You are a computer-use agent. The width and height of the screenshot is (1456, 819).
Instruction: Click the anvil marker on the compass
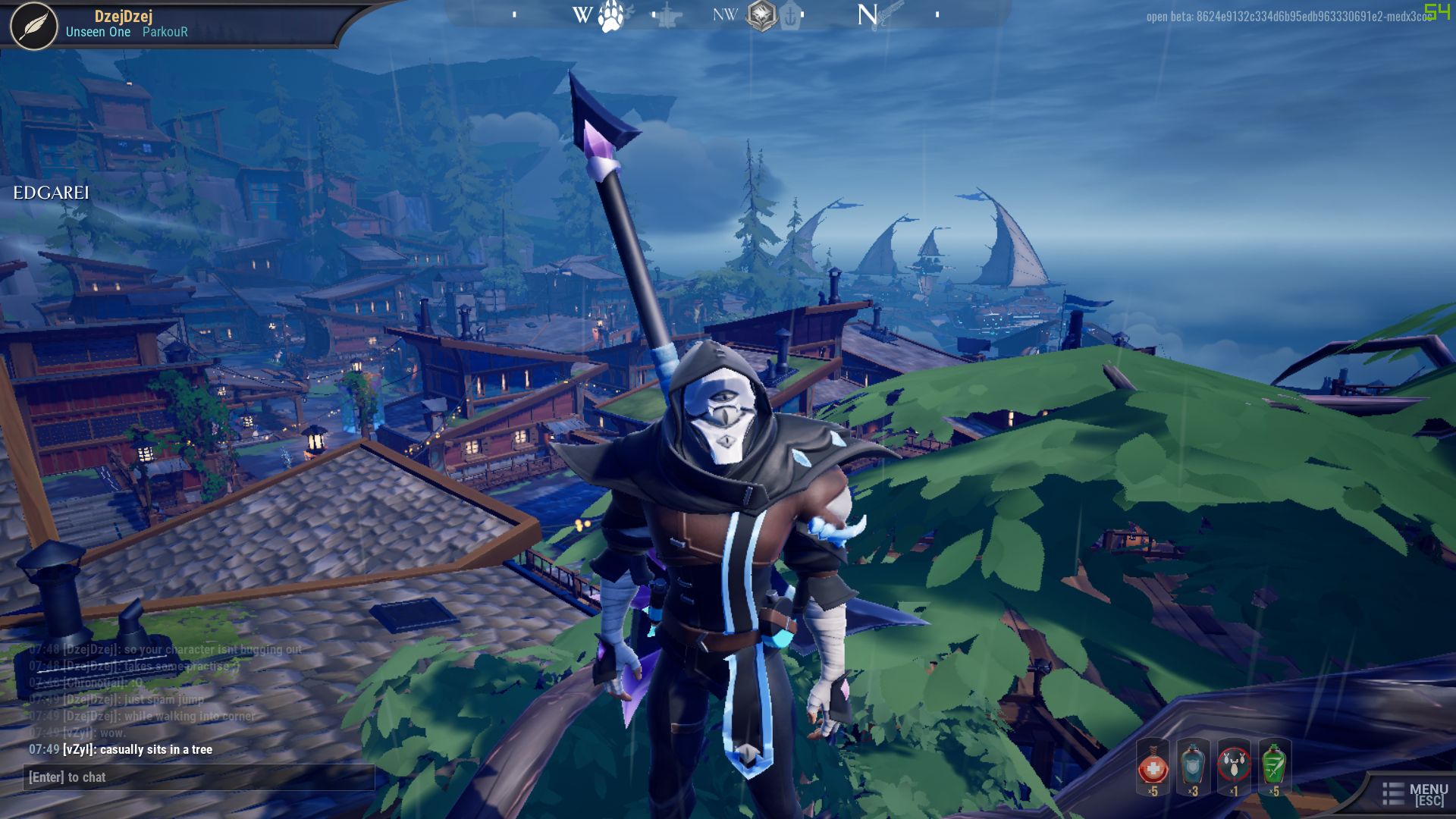tap(666, 14)
